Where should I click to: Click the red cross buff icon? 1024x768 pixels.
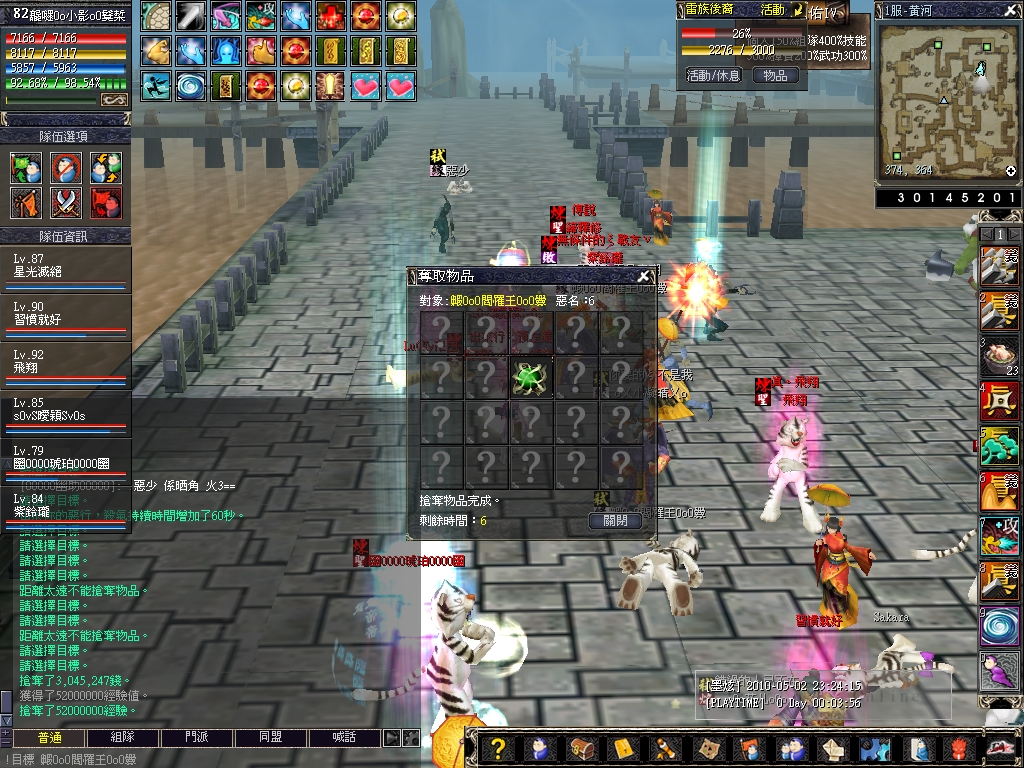click(332, 15)
